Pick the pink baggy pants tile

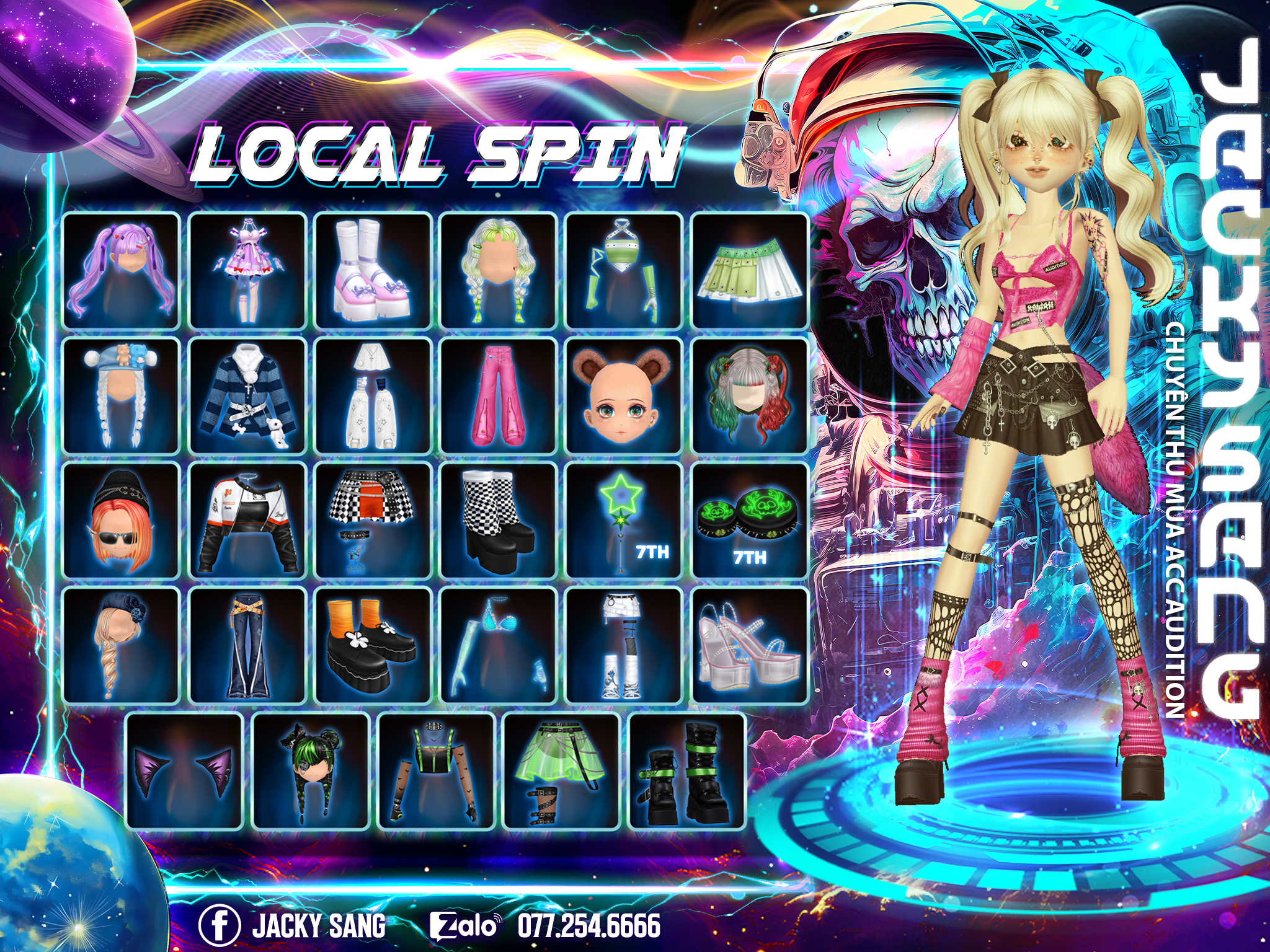click(499, 396)
